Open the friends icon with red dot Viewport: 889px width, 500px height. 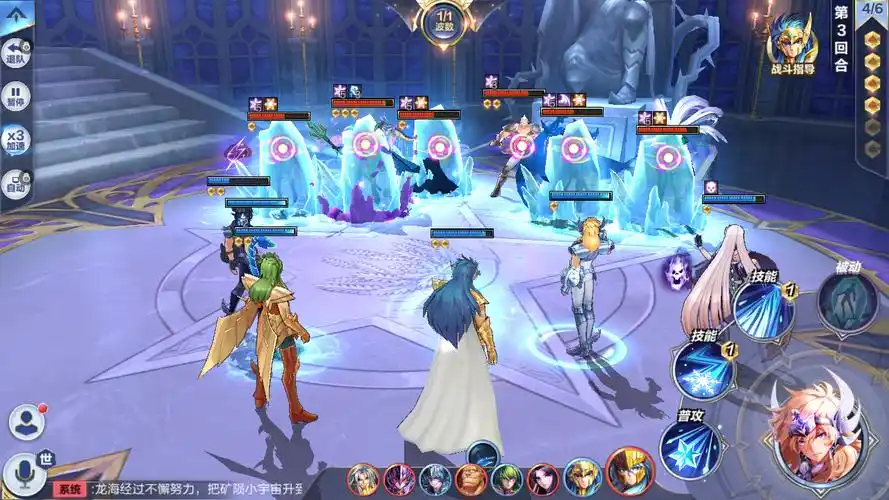click(28, 422)
